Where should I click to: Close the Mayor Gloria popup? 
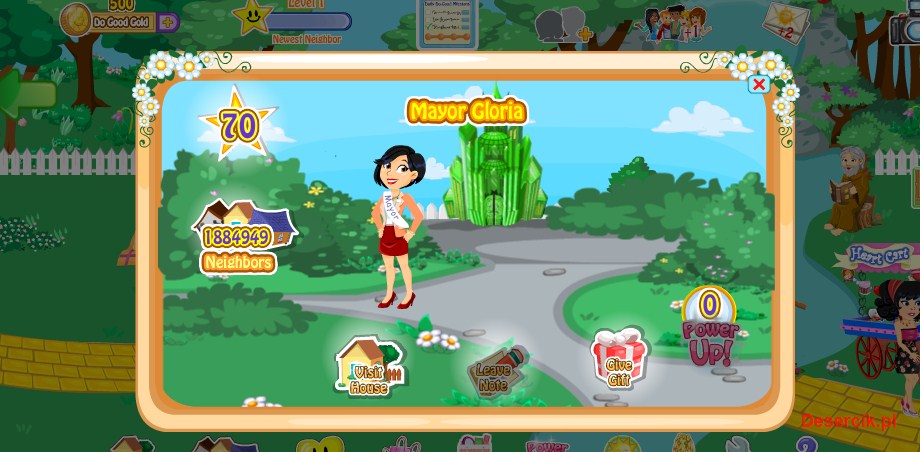pos(759,84)
